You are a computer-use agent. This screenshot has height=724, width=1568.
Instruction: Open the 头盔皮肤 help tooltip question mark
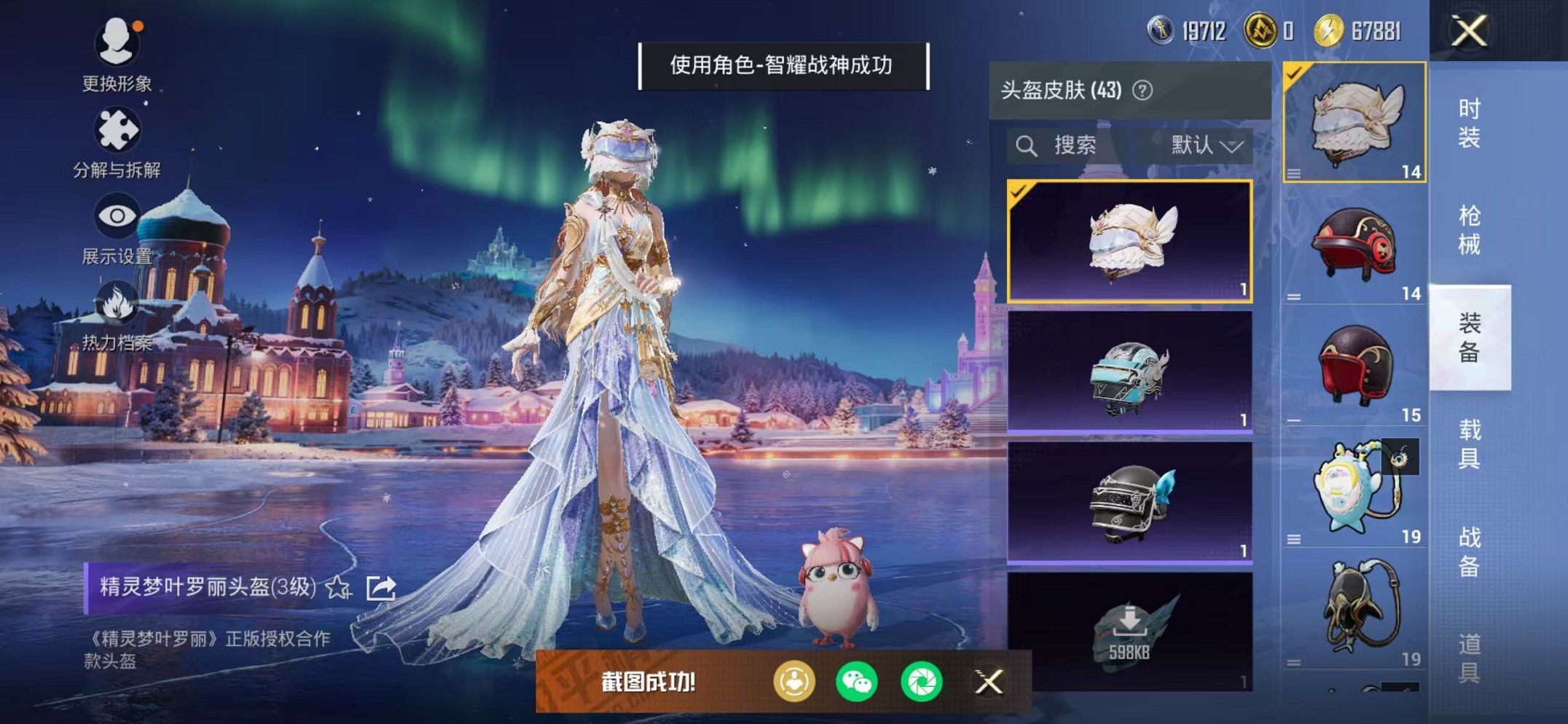[1141, 89]
